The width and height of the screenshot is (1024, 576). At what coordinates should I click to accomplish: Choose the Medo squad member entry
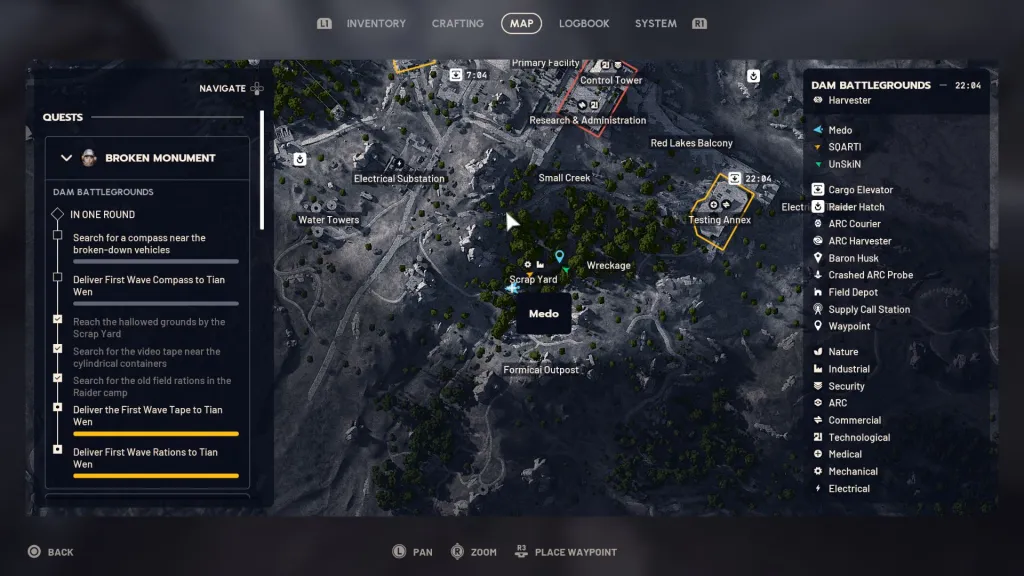[840, 130]
